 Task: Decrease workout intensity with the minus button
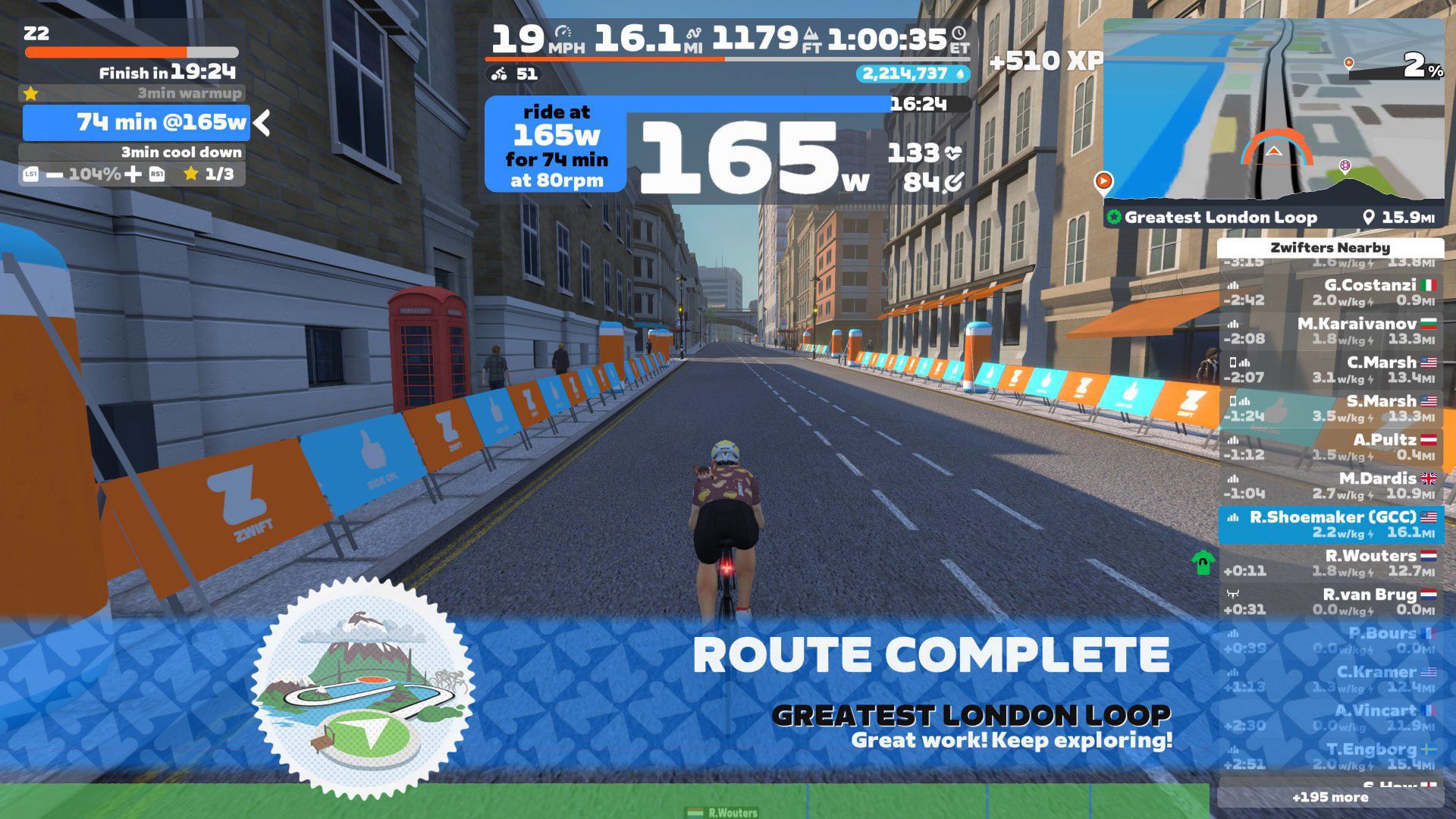coord(55,174)
